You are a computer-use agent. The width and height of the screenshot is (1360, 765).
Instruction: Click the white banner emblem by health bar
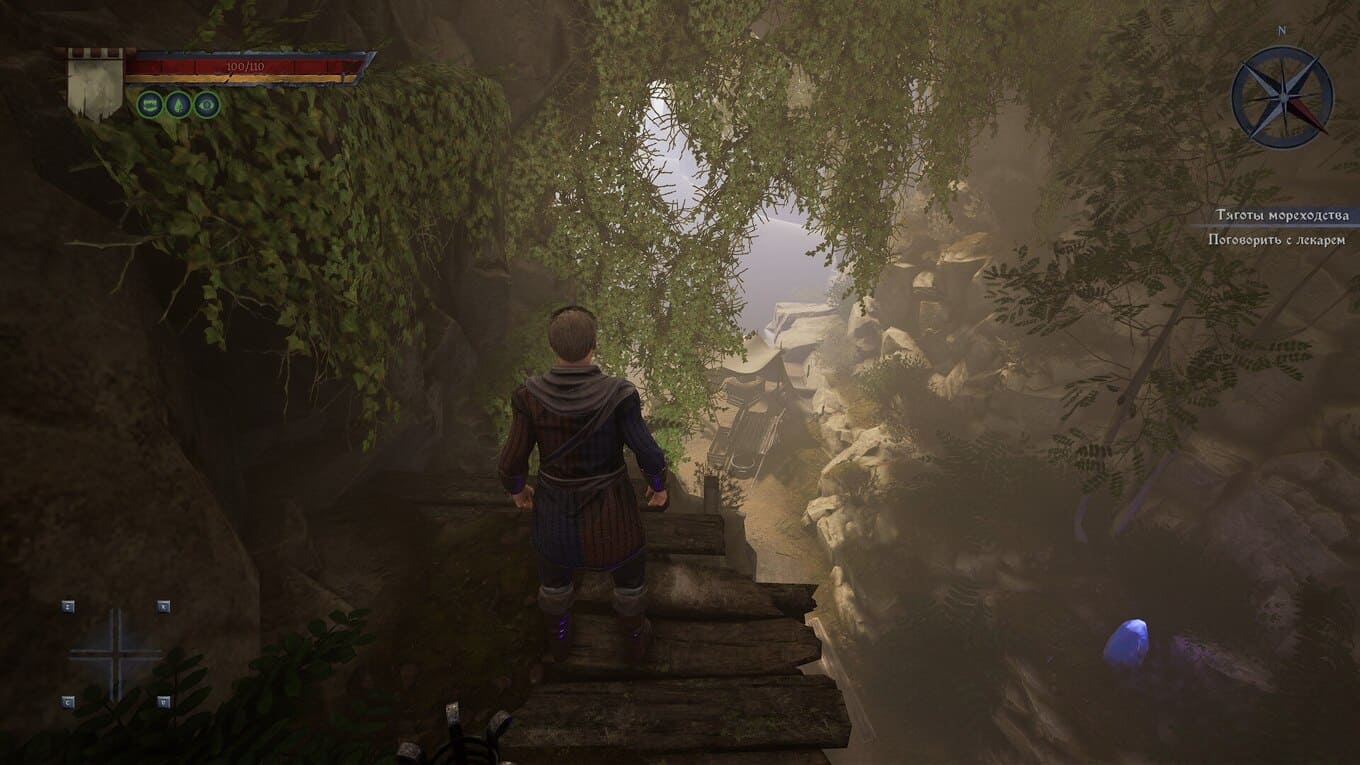(95, 84)
